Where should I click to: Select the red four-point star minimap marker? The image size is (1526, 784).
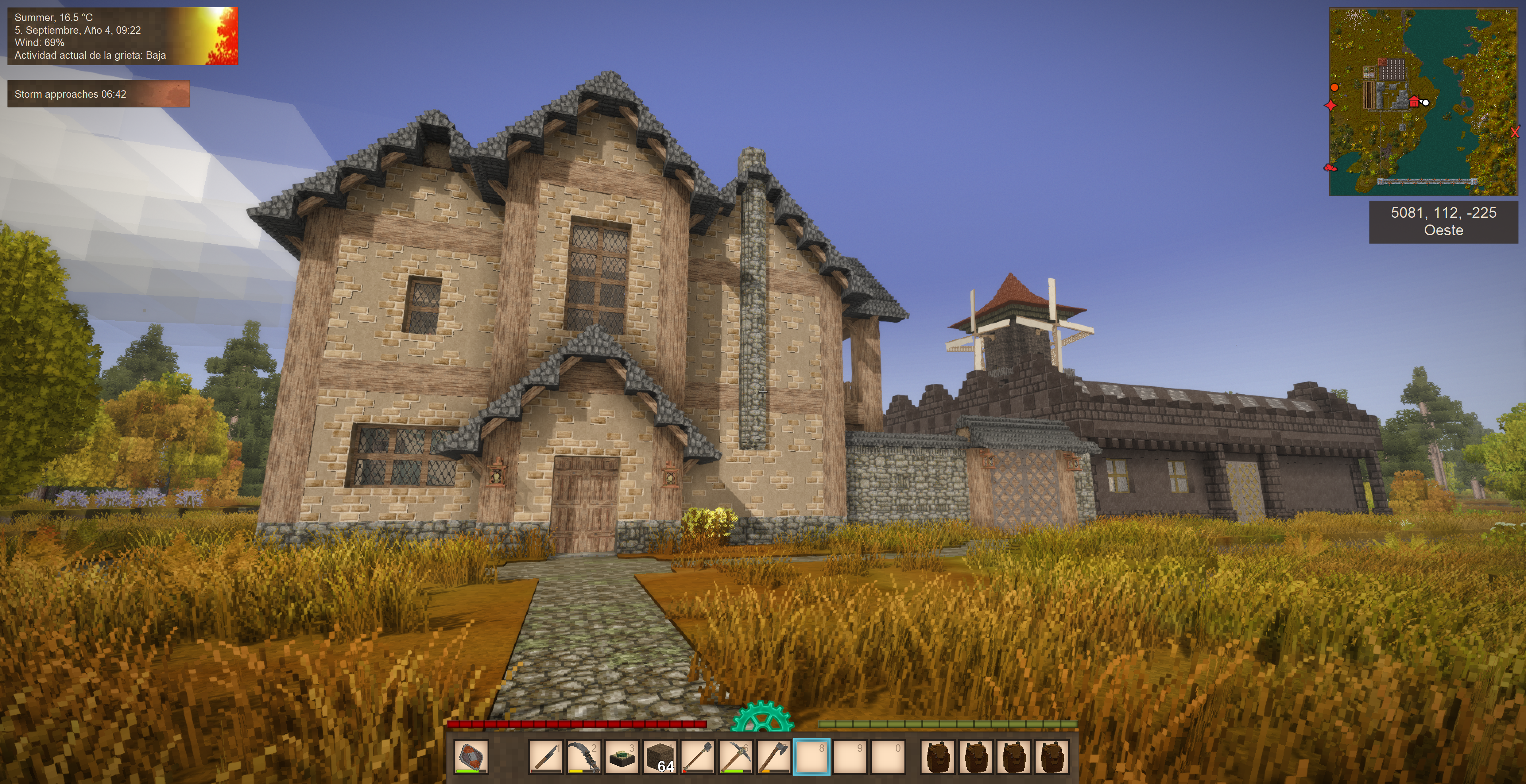pyautogui.click(x=1330, y=105)
